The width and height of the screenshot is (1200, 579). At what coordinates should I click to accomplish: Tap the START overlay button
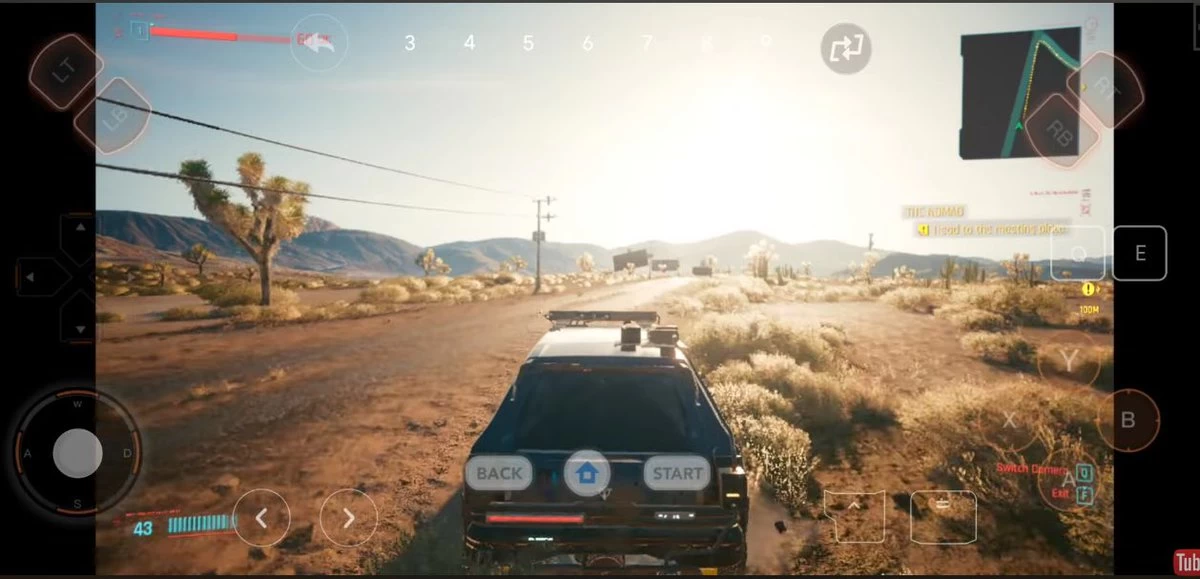point(677,473)
